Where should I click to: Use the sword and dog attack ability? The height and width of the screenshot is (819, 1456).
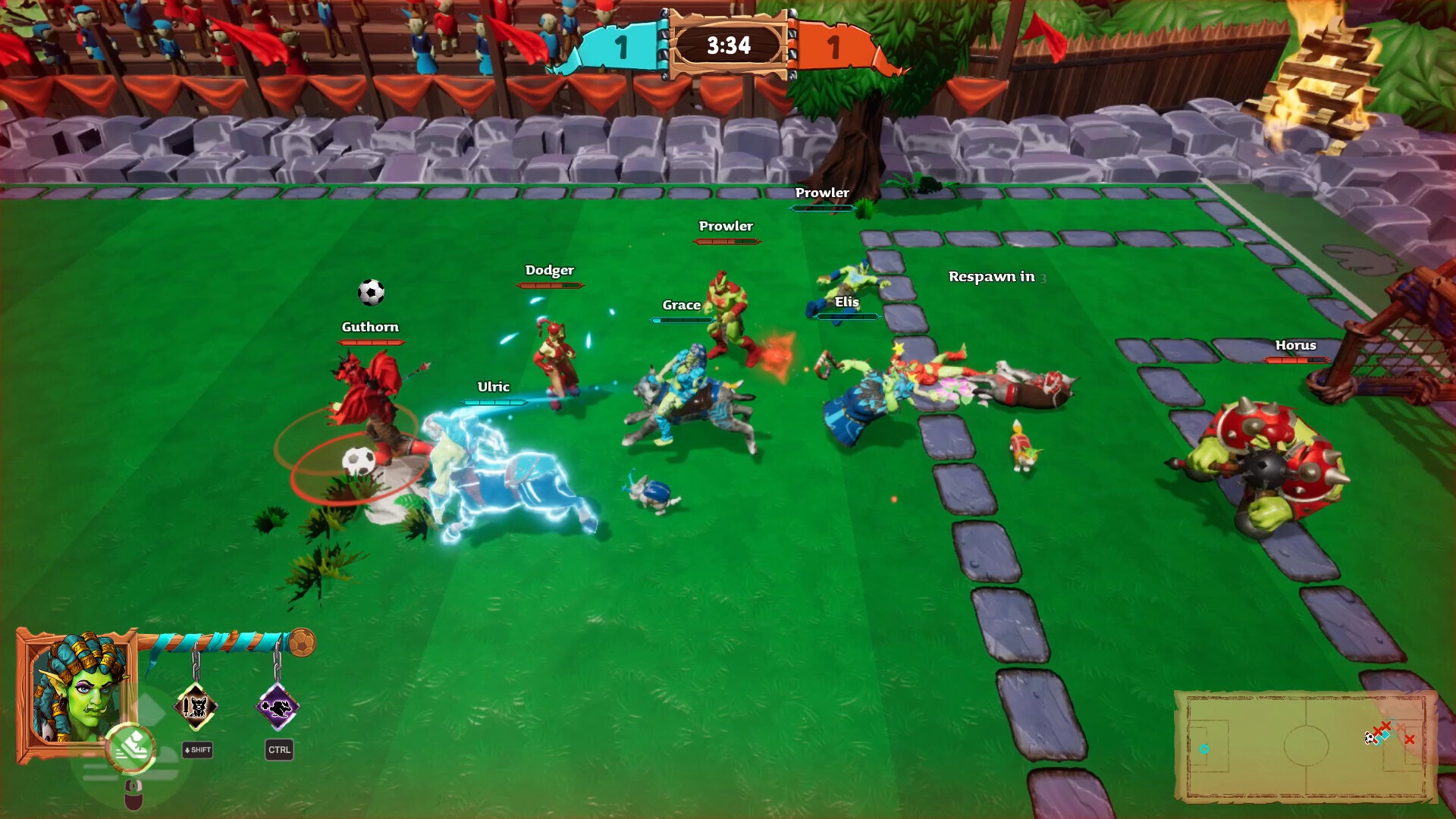196,707
